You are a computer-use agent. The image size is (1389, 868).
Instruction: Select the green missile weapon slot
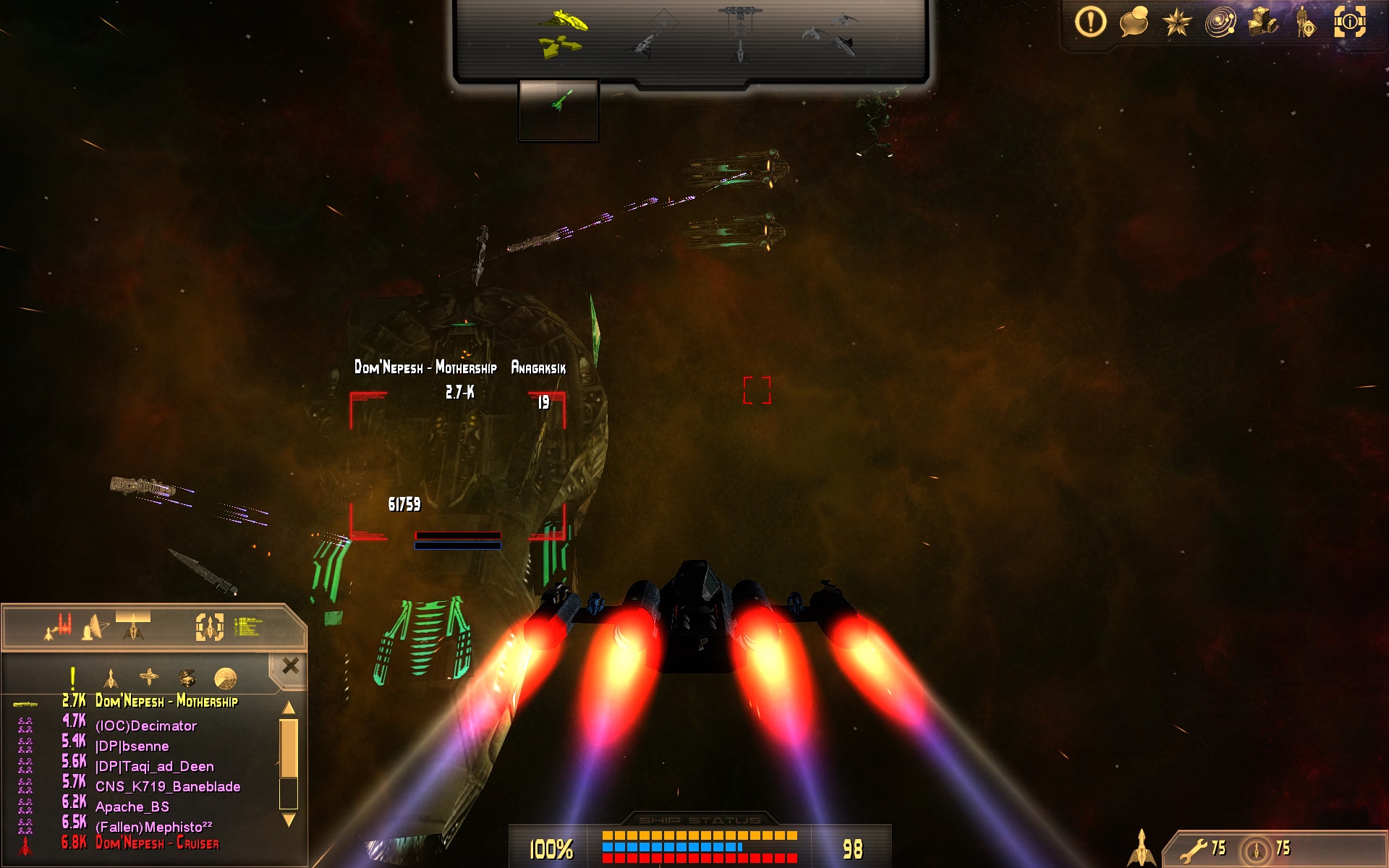pyautogui.click(x=558, y=101)
